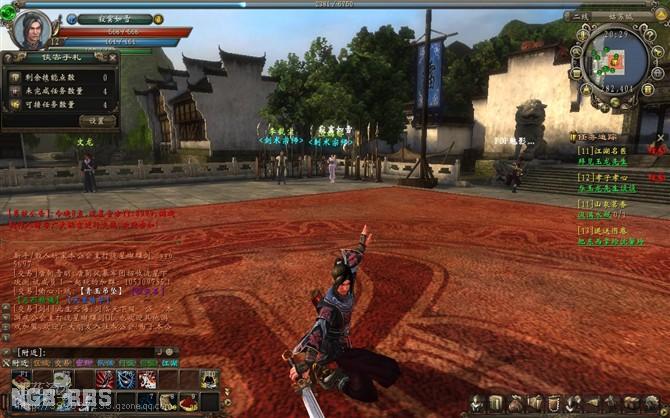Activate the red claw slash skill
670x418 pixels.
tap(104, 379)
